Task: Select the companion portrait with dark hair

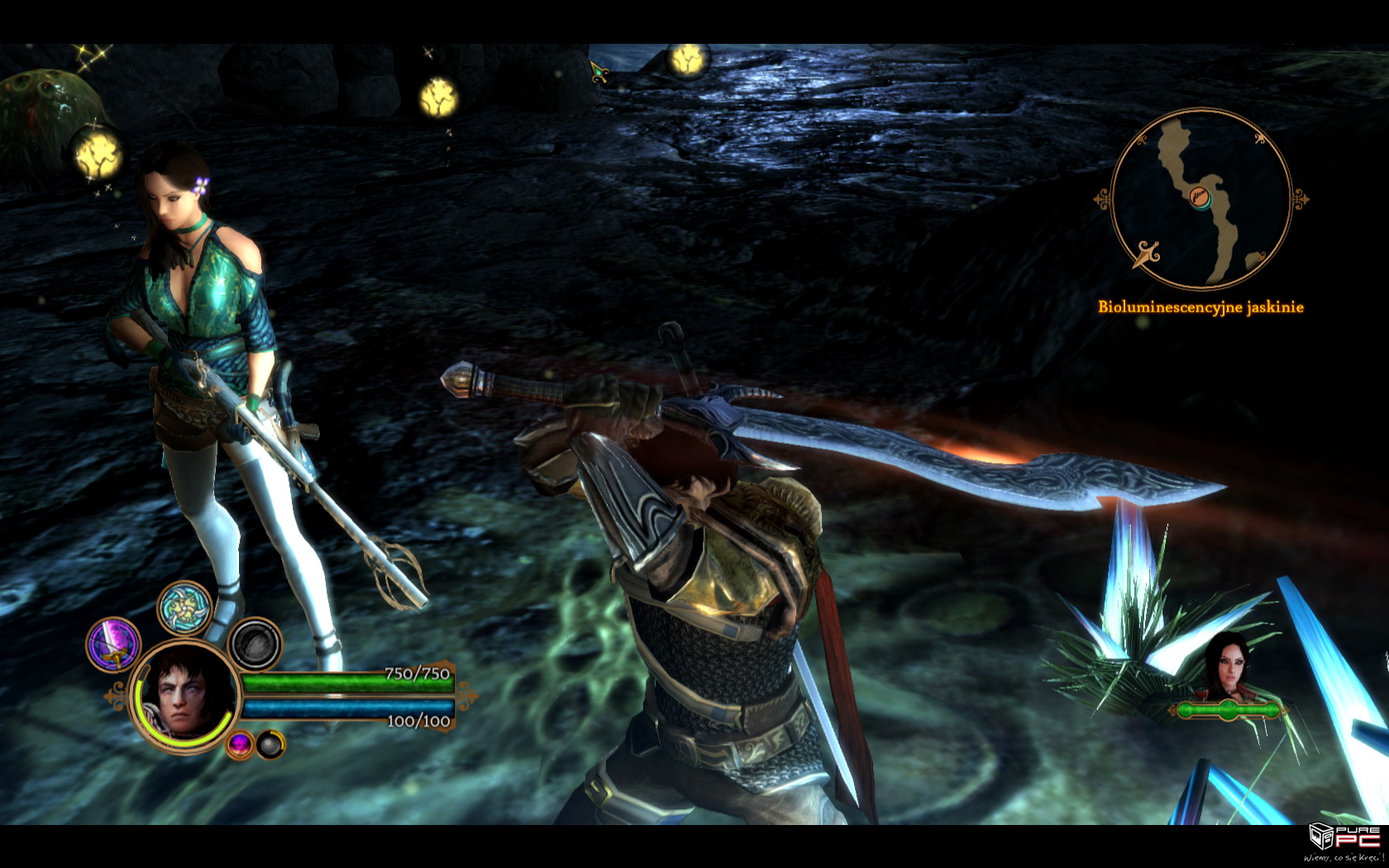Action: (x=1227, y=667)
